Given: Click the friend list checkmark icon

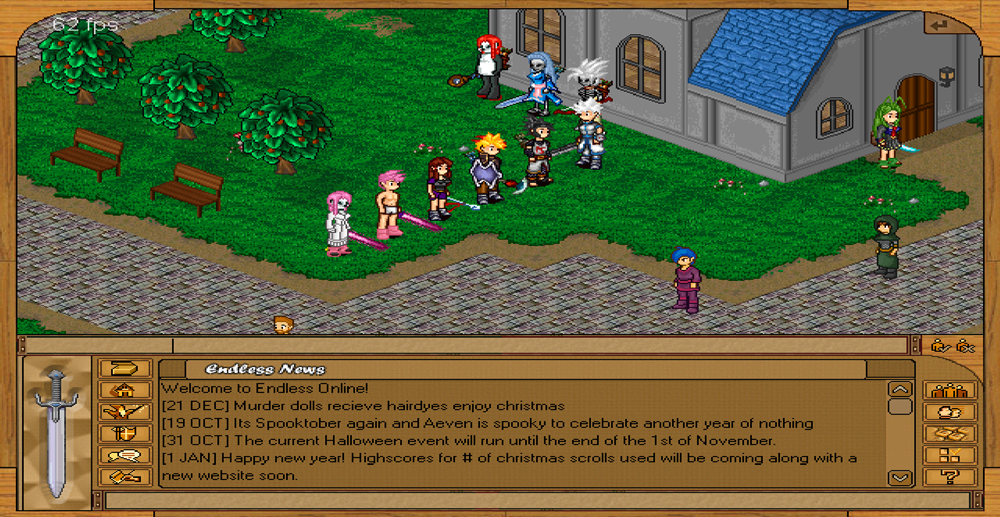Looking at the screenshot, I should pyautogui.click(x=940, y=346).
